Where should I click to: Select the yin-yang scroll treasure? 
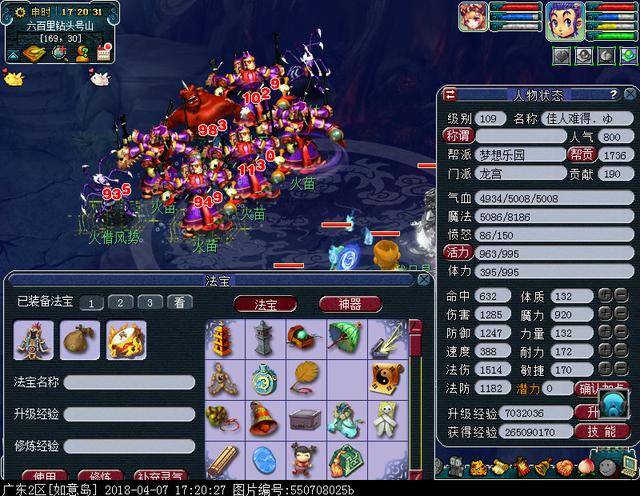(384, 378)
